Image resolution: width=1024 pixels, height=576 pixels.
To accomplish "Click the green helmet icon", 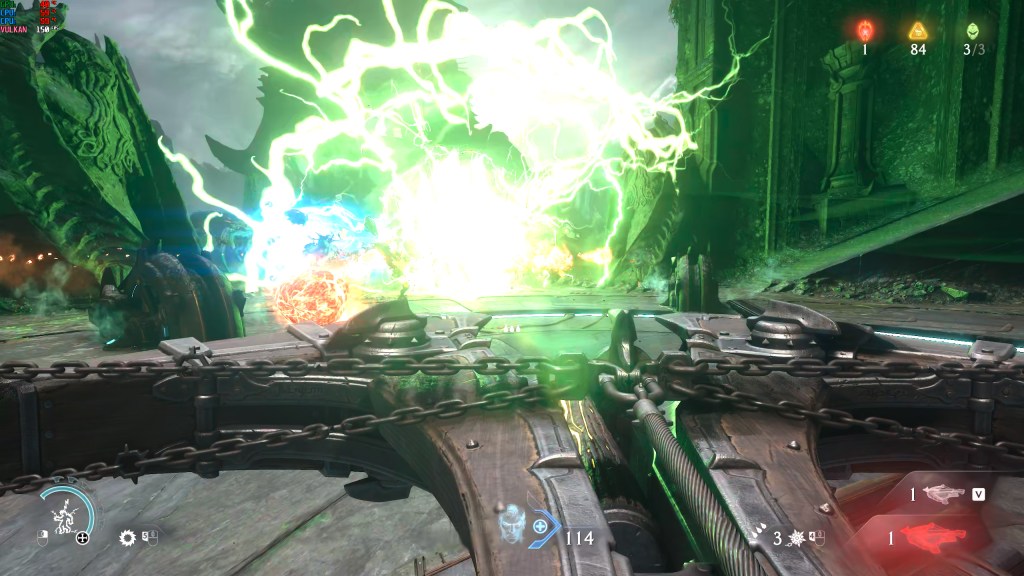I will point(973,30).
